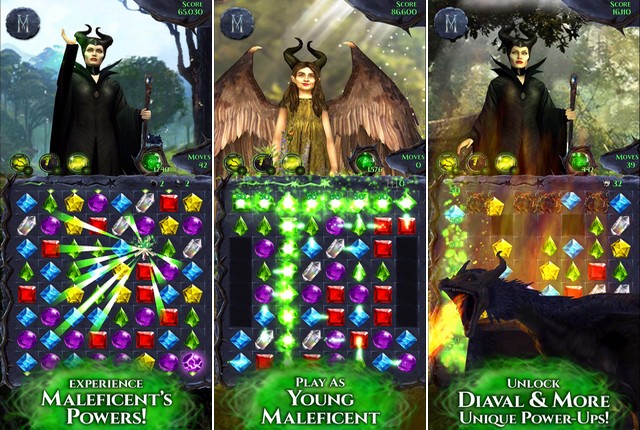Trigger the large green orb in the Diaval screenshot
This screenshot has height=430, width=640.
point(579,160)
